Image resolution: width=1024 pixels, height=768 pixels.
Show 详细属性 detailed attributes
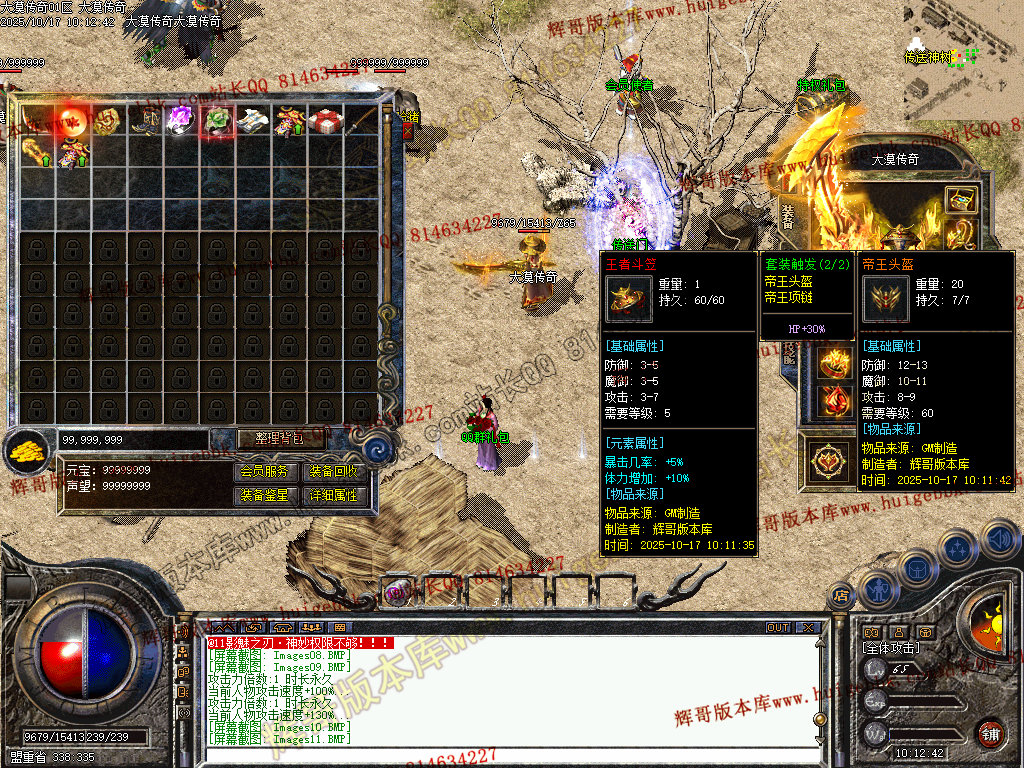[x=333, y=495]
